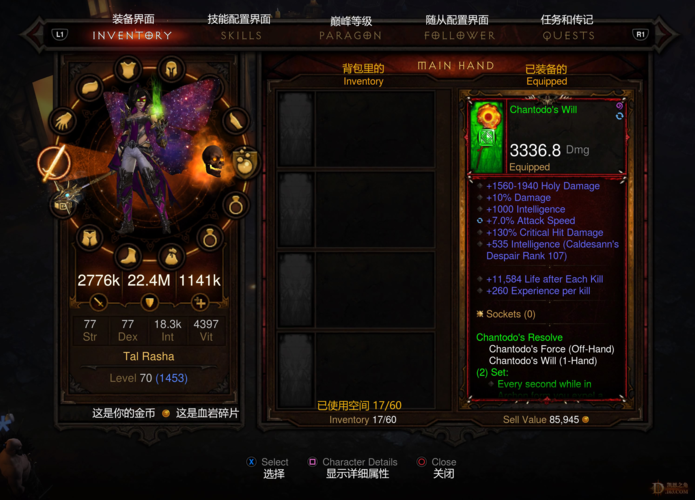695x500 pixels.
Task: Click the sword damage stat icon
Action: click(x=99, y=302)
